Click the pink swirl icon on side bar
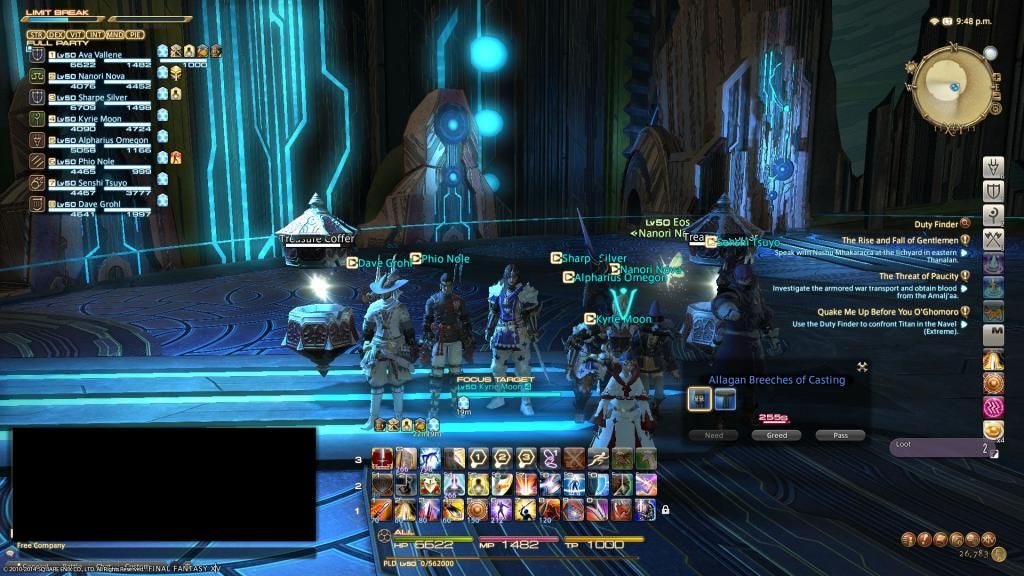1024x576 pixels. point(993,407)
